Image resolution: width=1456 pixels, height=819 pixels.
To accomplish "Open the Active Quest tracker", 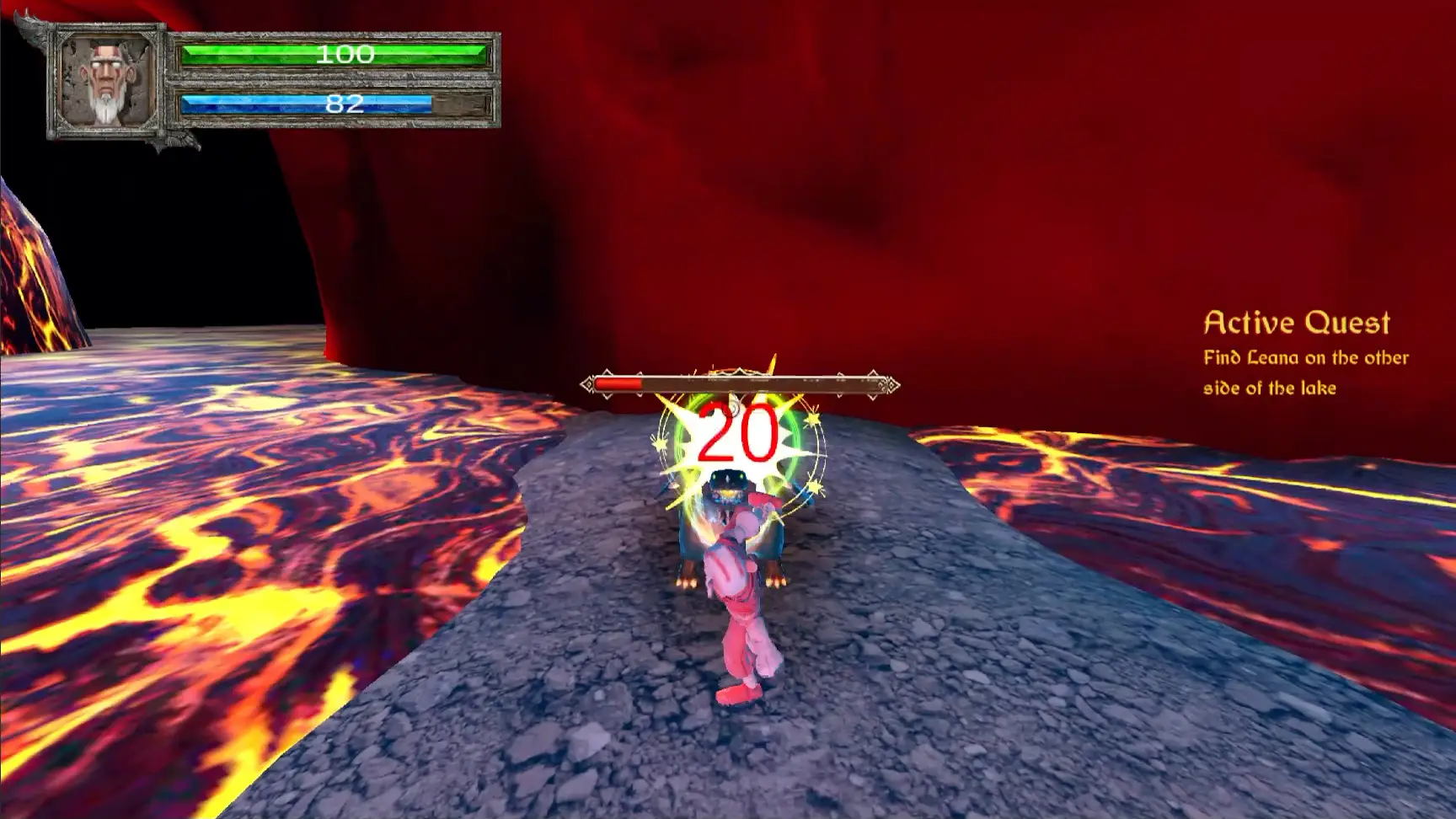I will [1296, 323].
